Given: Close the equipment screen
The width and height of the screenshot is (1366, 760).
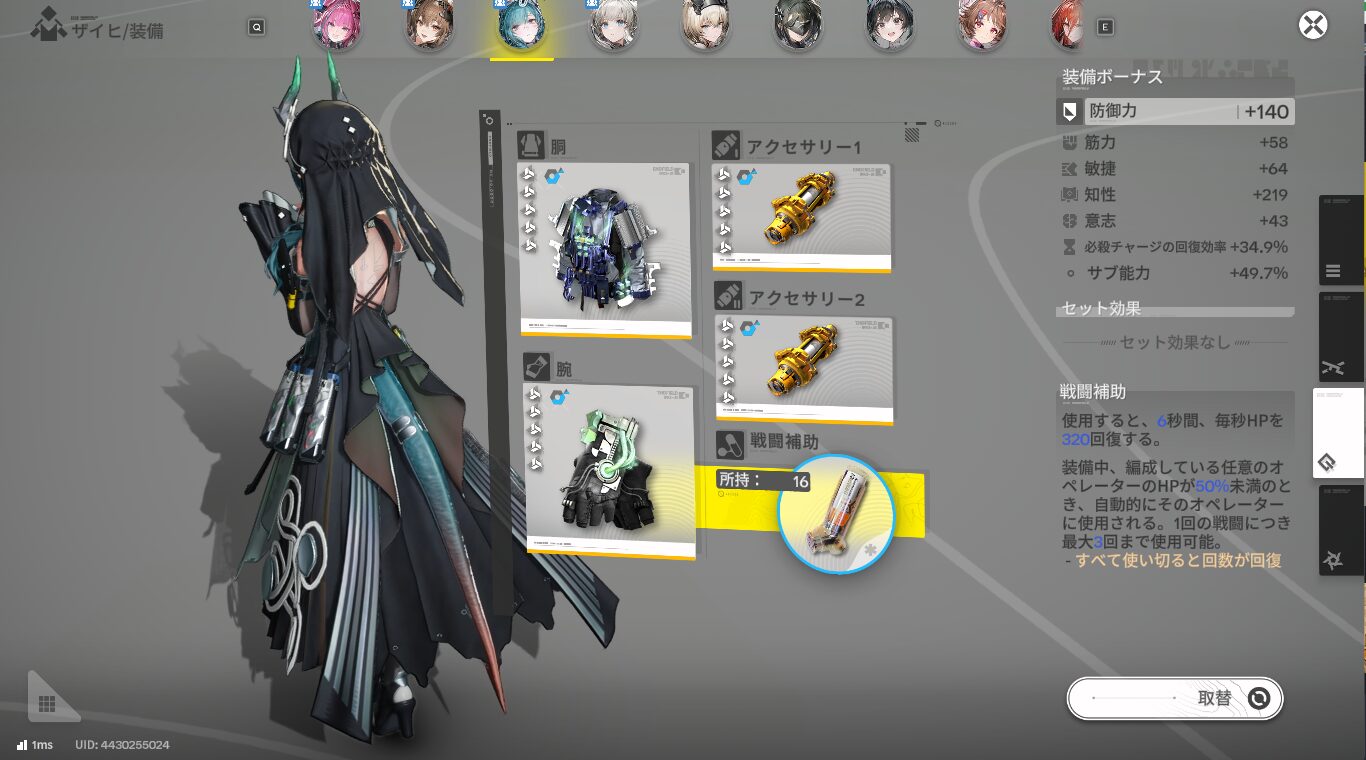Looking at the screenshot, I should (1313, 25).
